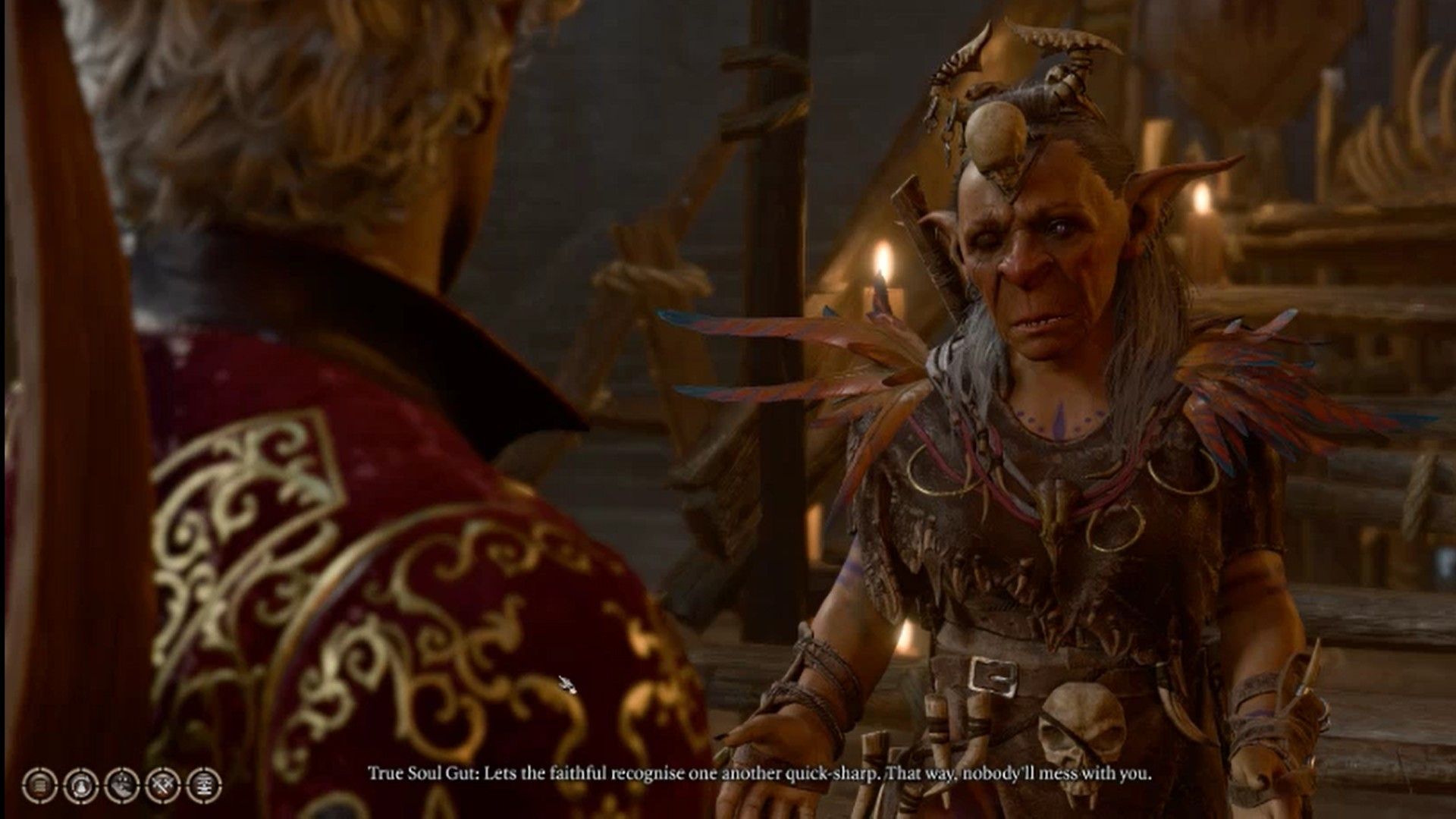This screenshot has height=819, width=1456.
Task: Click the hand gesture dialogue icon
Action: pos(123,785)
